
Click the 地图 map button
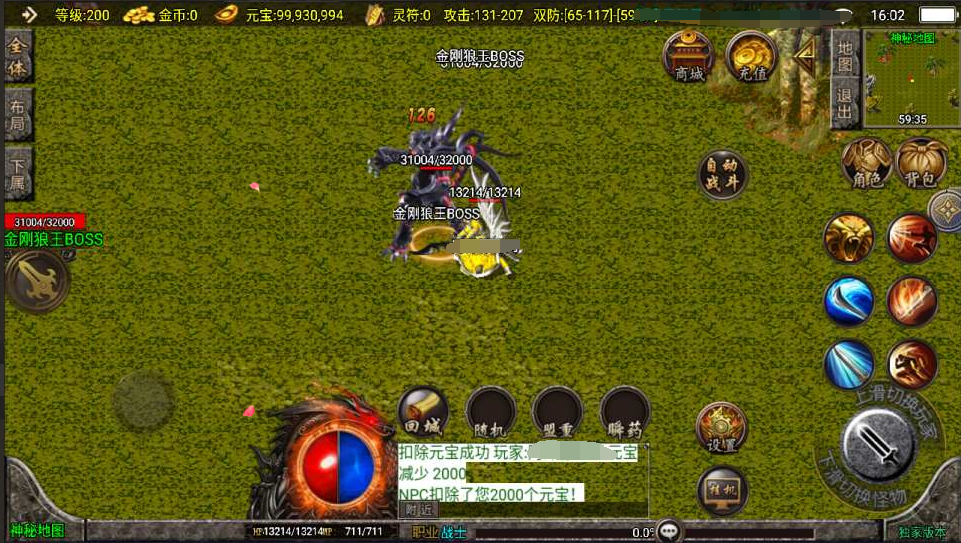click(x=845, y=56)
